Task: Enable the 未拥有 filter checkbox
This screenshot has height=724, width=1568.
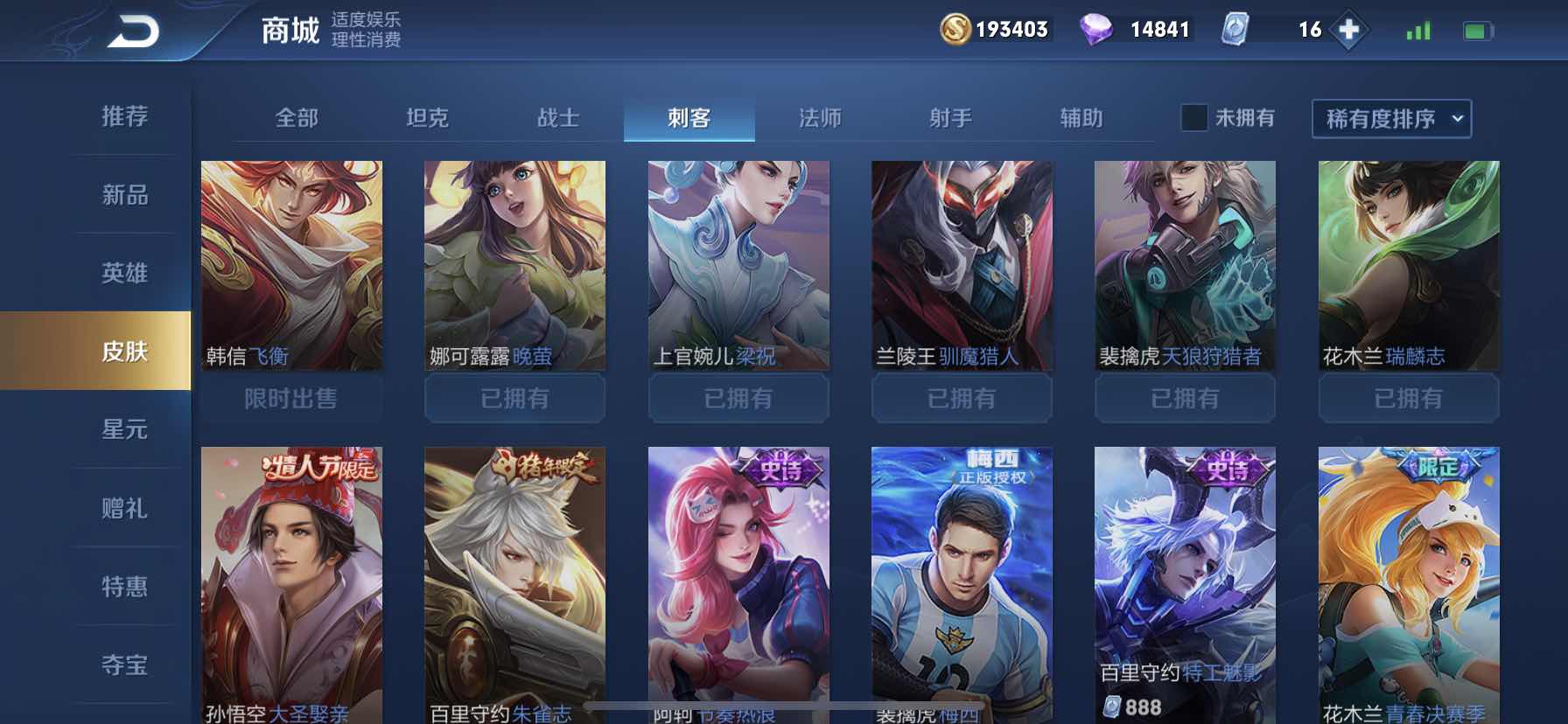Action: pyautogui.click(x=1193, y=117)
